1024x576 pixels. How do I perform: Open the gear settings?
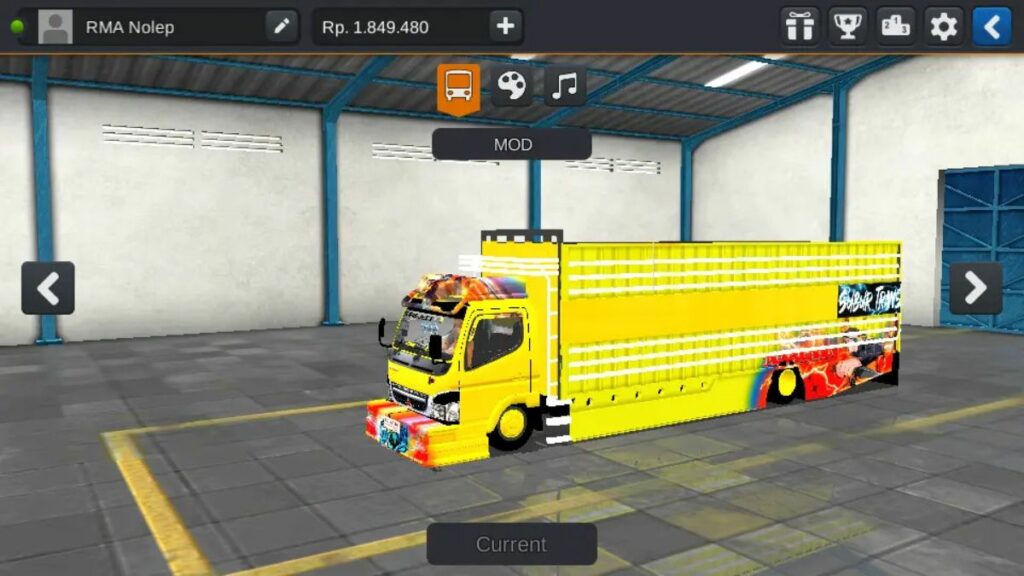tap(944, 27)
